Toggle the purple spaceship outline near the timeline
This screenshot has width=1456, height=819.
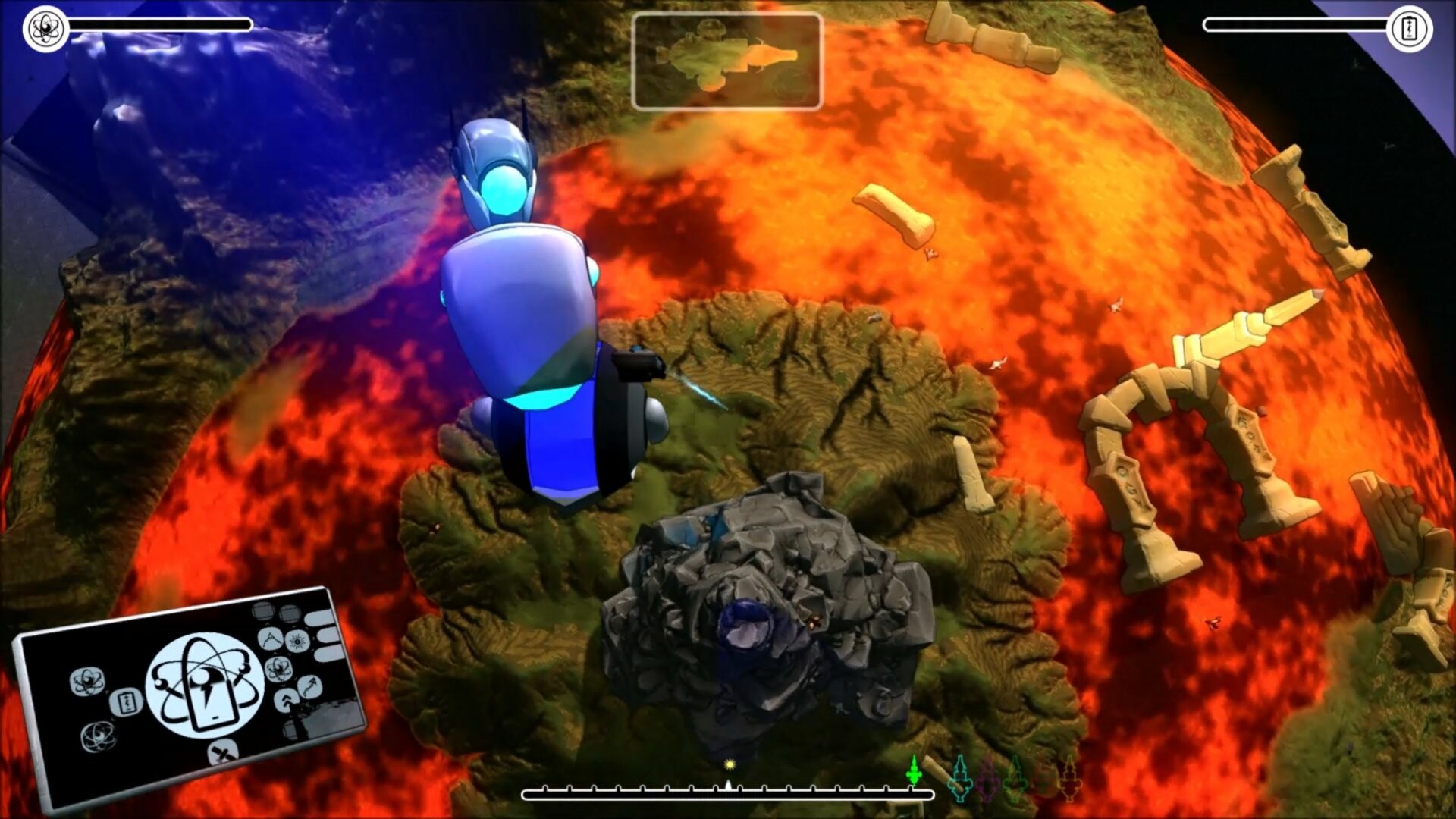point(987,781)
